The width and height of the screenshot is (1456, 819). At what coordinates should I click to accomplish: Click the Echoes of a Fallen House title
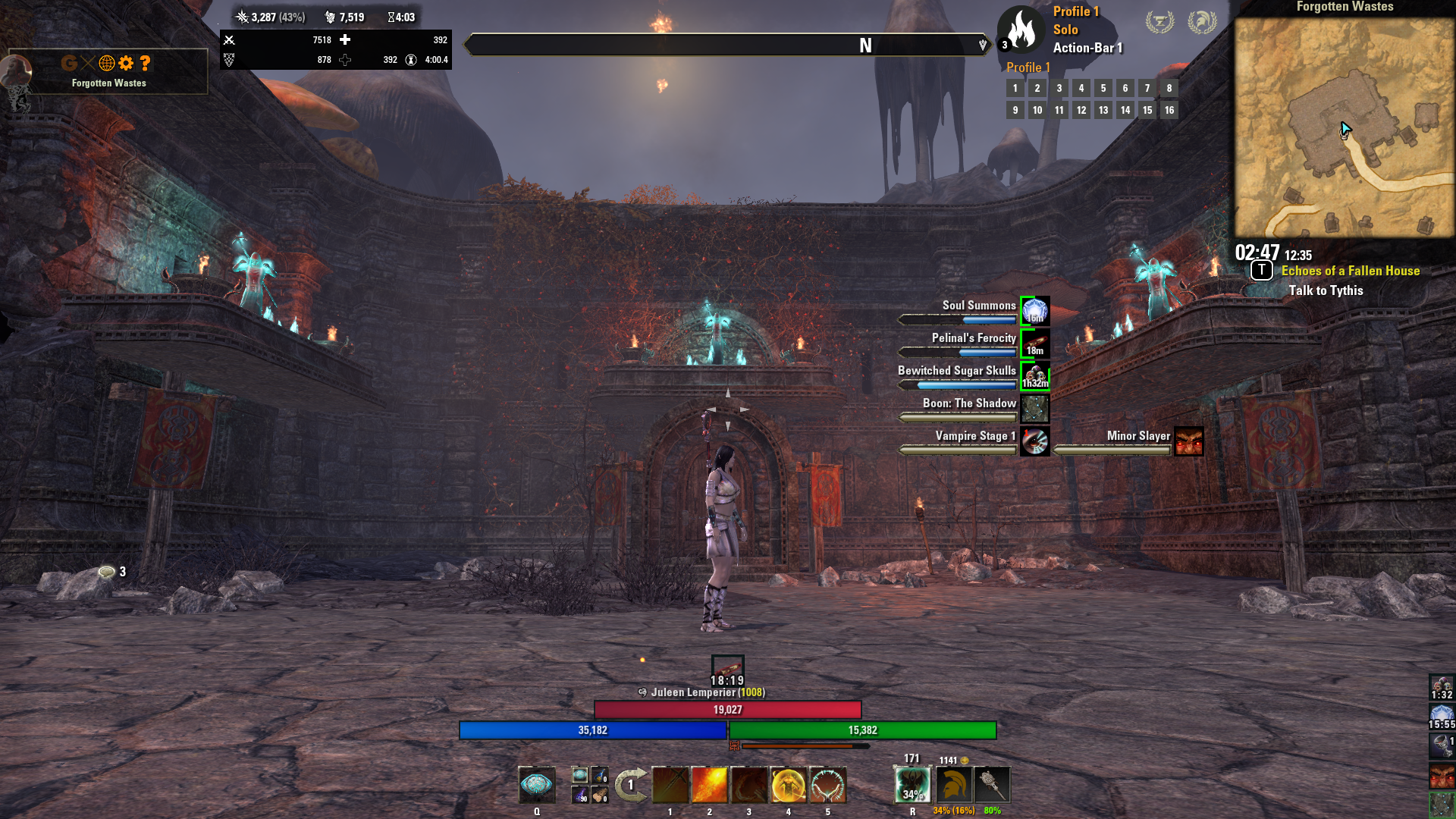1349,271
